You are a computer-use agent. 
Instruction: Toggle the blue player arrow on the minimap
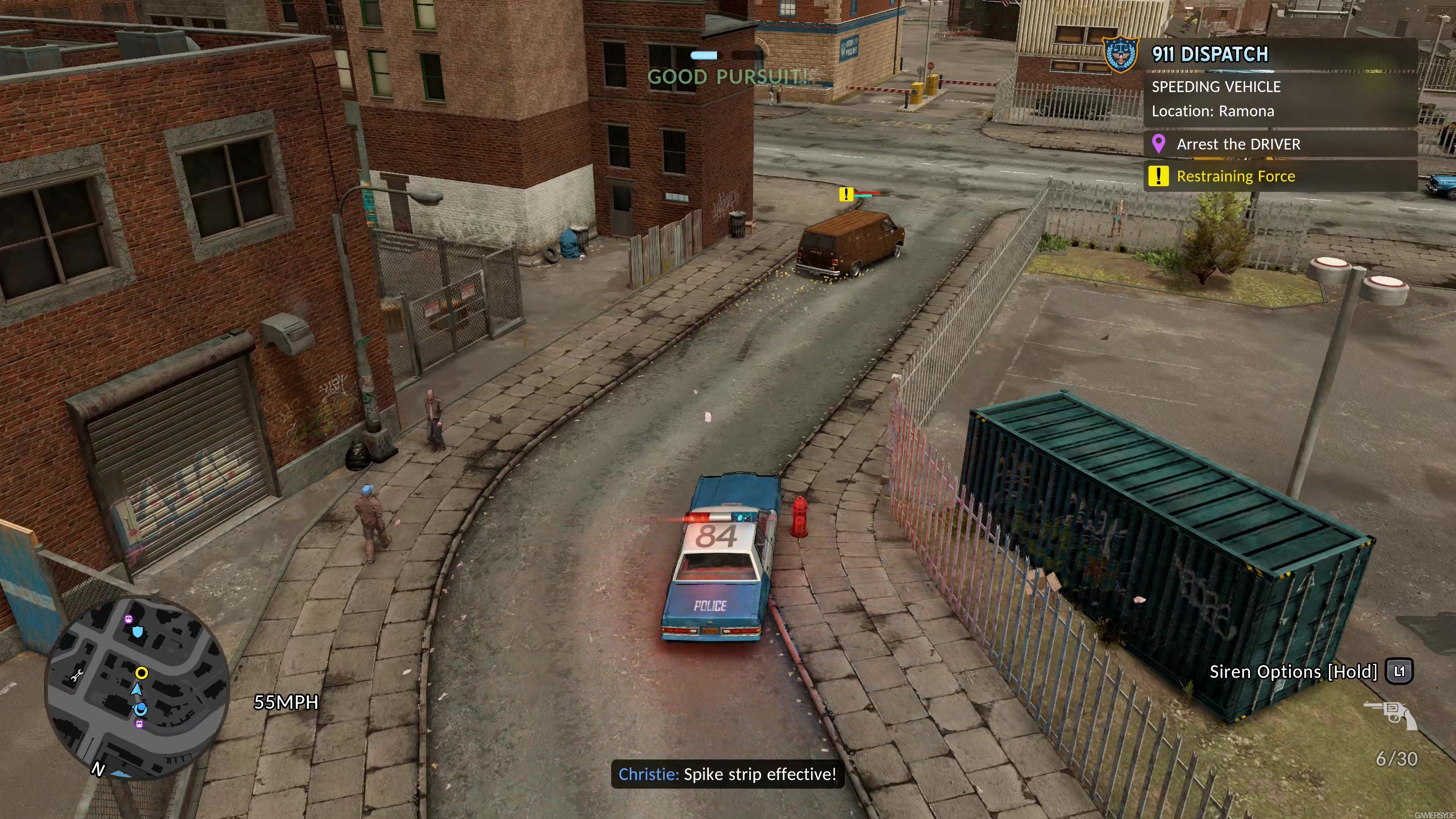pyautogui.click(x=137, y=689)
